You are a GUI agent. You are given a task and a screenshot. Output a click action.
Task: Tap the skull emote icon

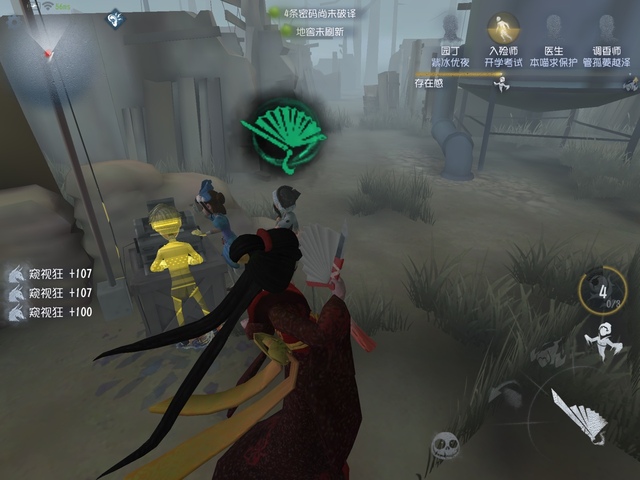tap(446, 446)
